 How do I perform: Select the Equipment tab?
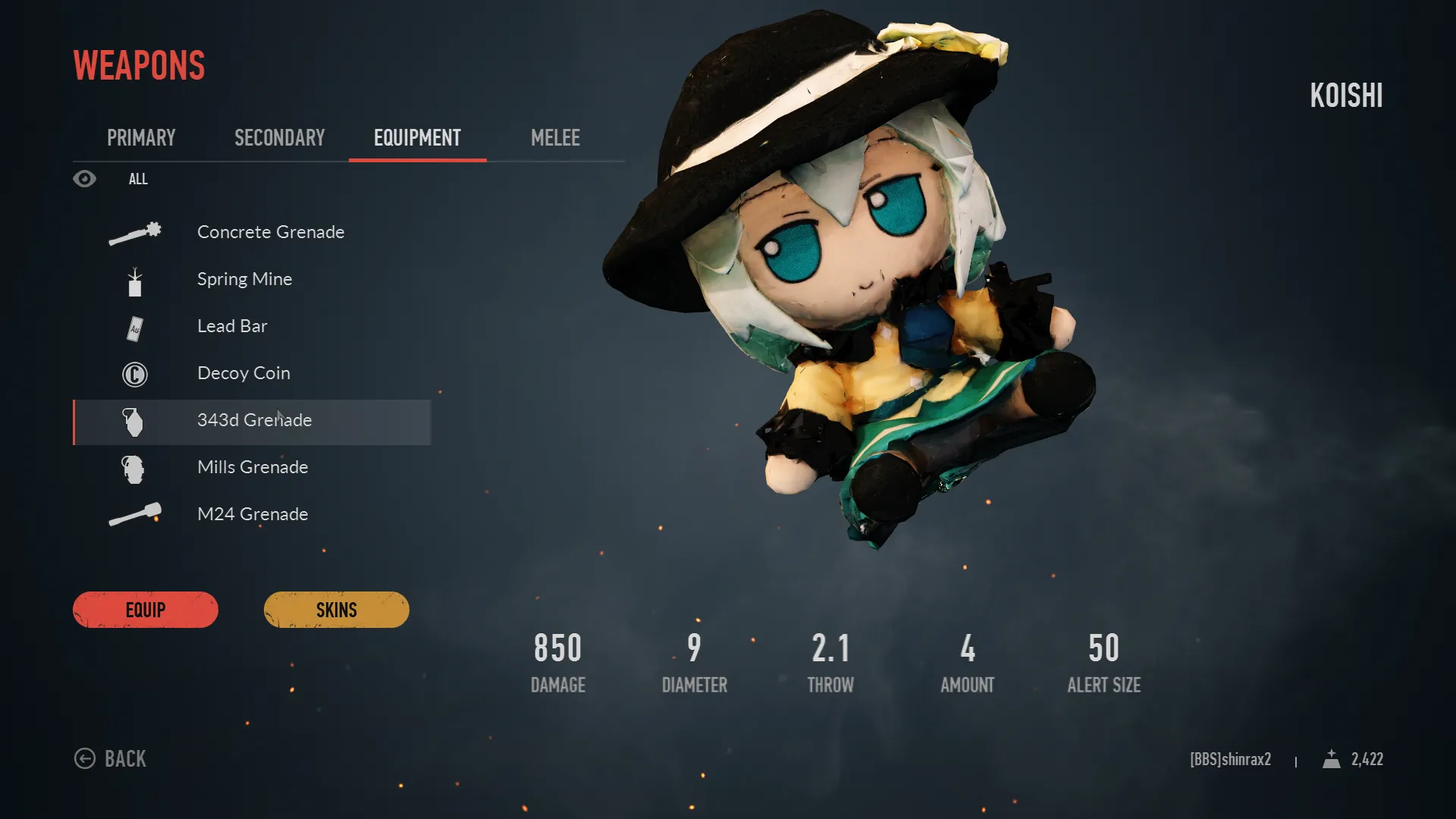pos(417,138)
